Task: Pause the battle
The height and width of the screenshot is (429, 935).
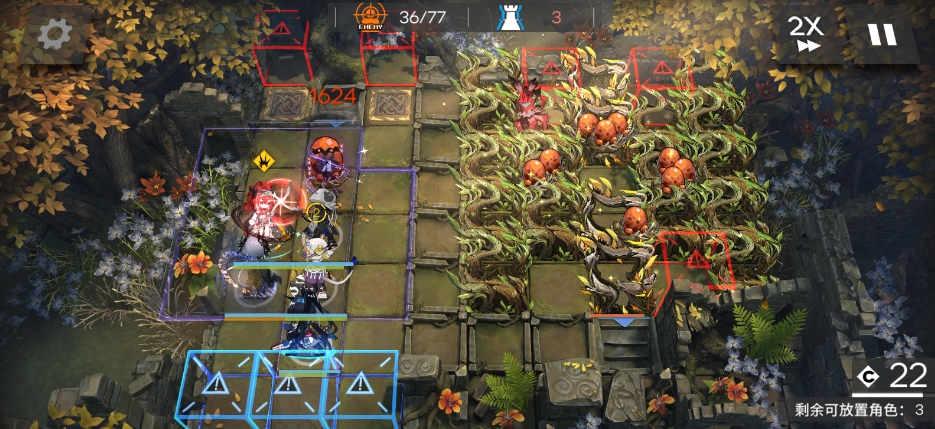Action: tap(882, 35)
